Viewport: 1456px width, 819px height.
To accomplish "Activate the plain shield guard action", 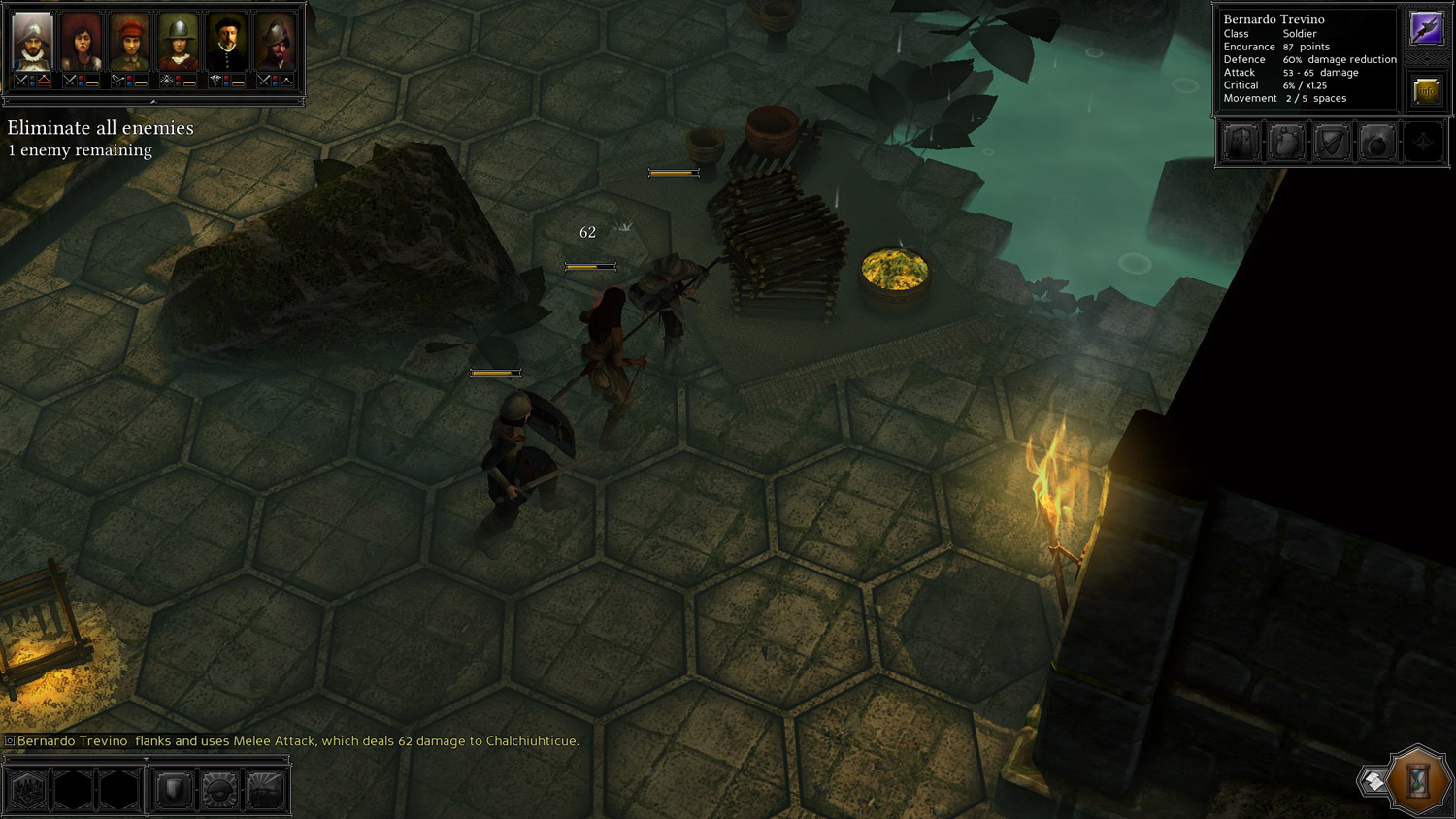I will [x=174, y=790].
